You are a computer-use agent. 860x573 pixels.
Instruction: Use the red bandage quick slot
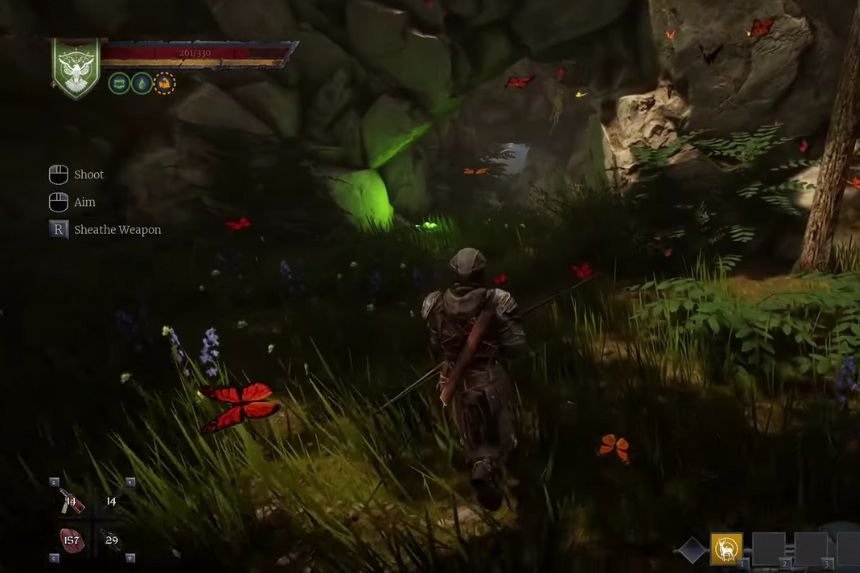click(71, 501)
